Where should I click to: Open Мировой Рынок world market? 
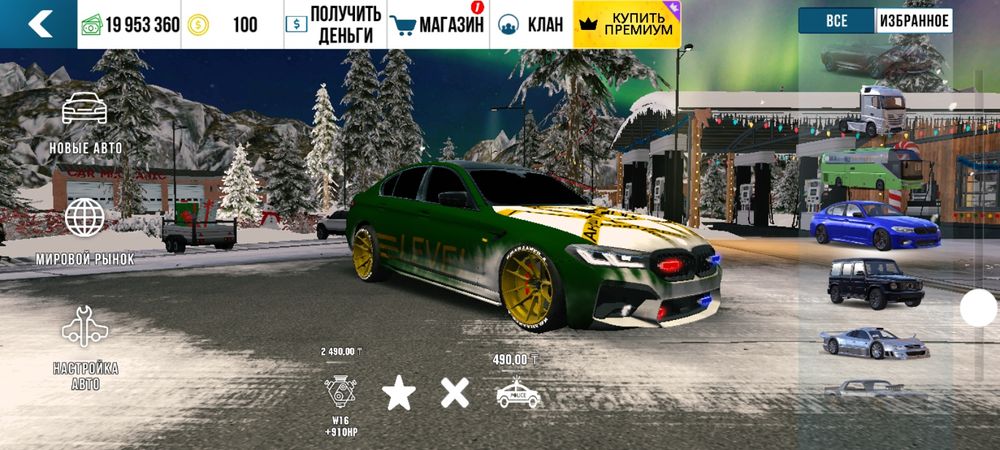click(x=85, y=230)
